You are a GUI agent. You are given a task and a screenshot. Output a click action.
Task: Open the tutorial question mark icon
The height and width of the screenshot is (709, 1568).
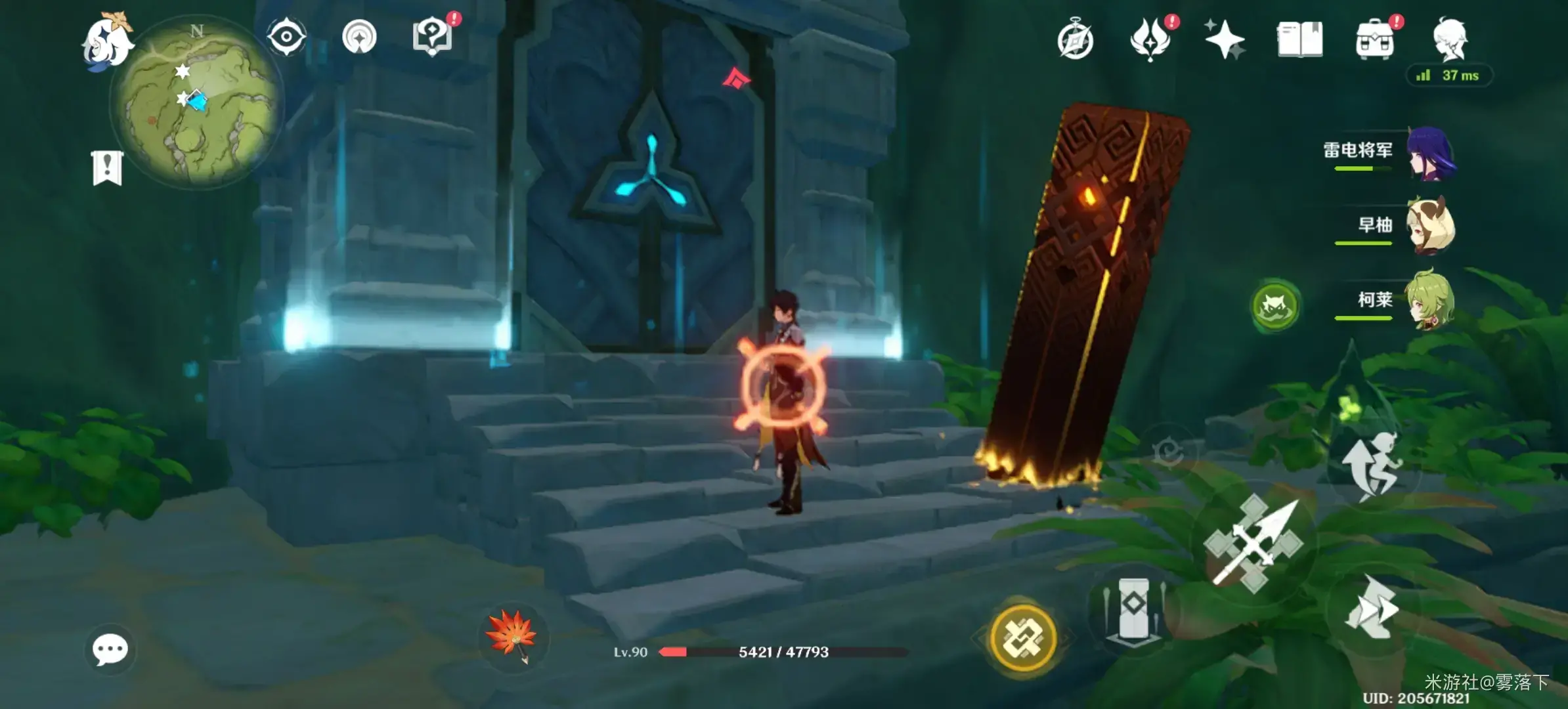click(x=433, y=37)
